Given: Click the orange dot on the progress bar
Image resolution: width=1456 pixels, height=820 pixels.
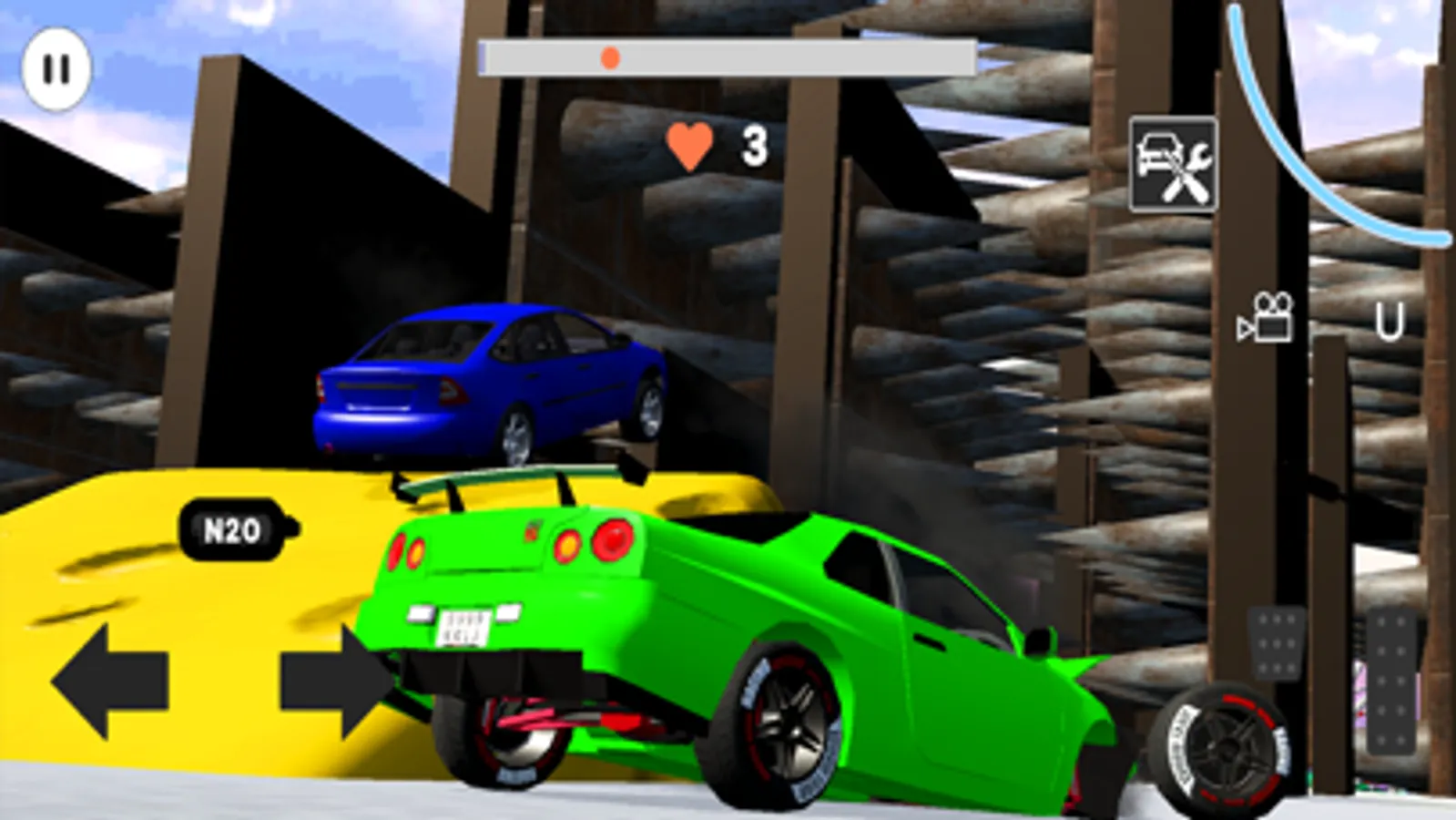Looking at the screenshot, I should coord(610,57).
